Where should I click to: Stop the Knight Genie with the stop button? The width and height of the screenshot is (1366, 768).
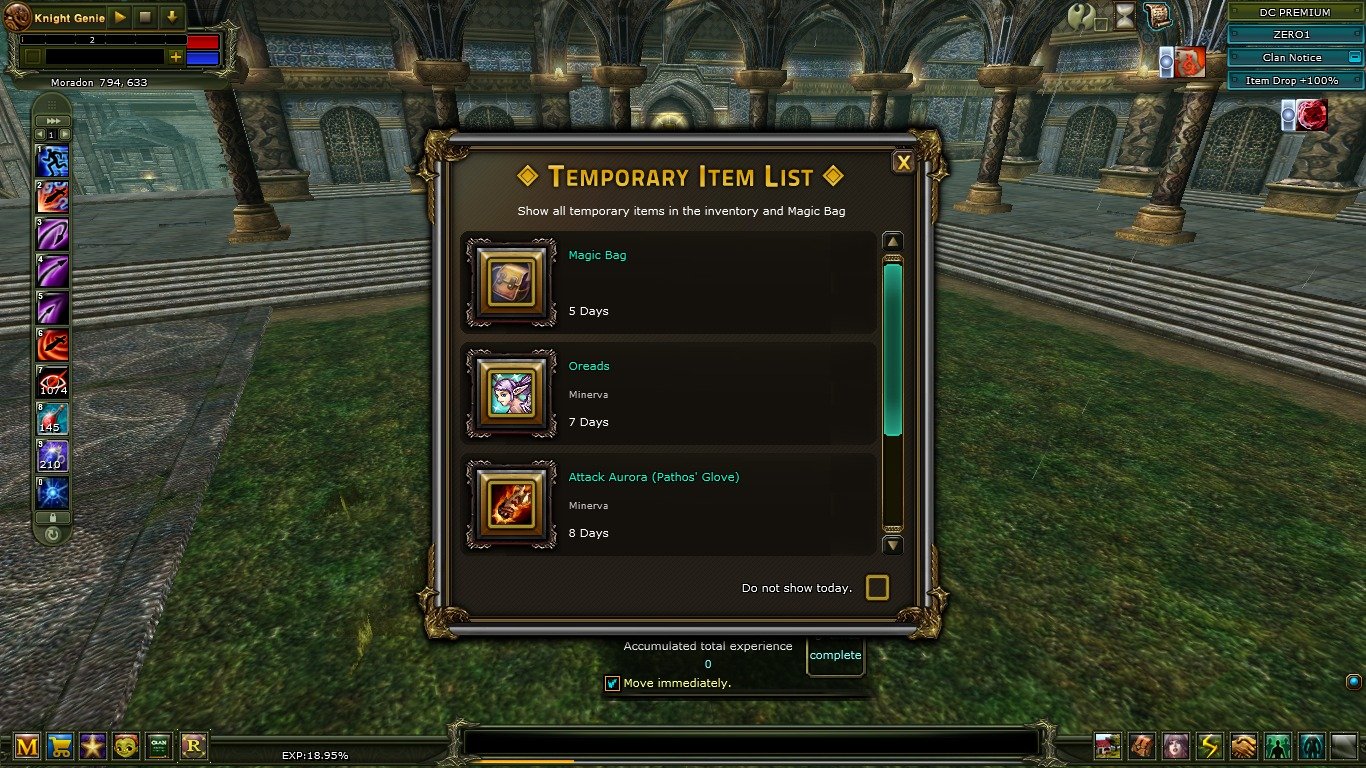point(146,17)
